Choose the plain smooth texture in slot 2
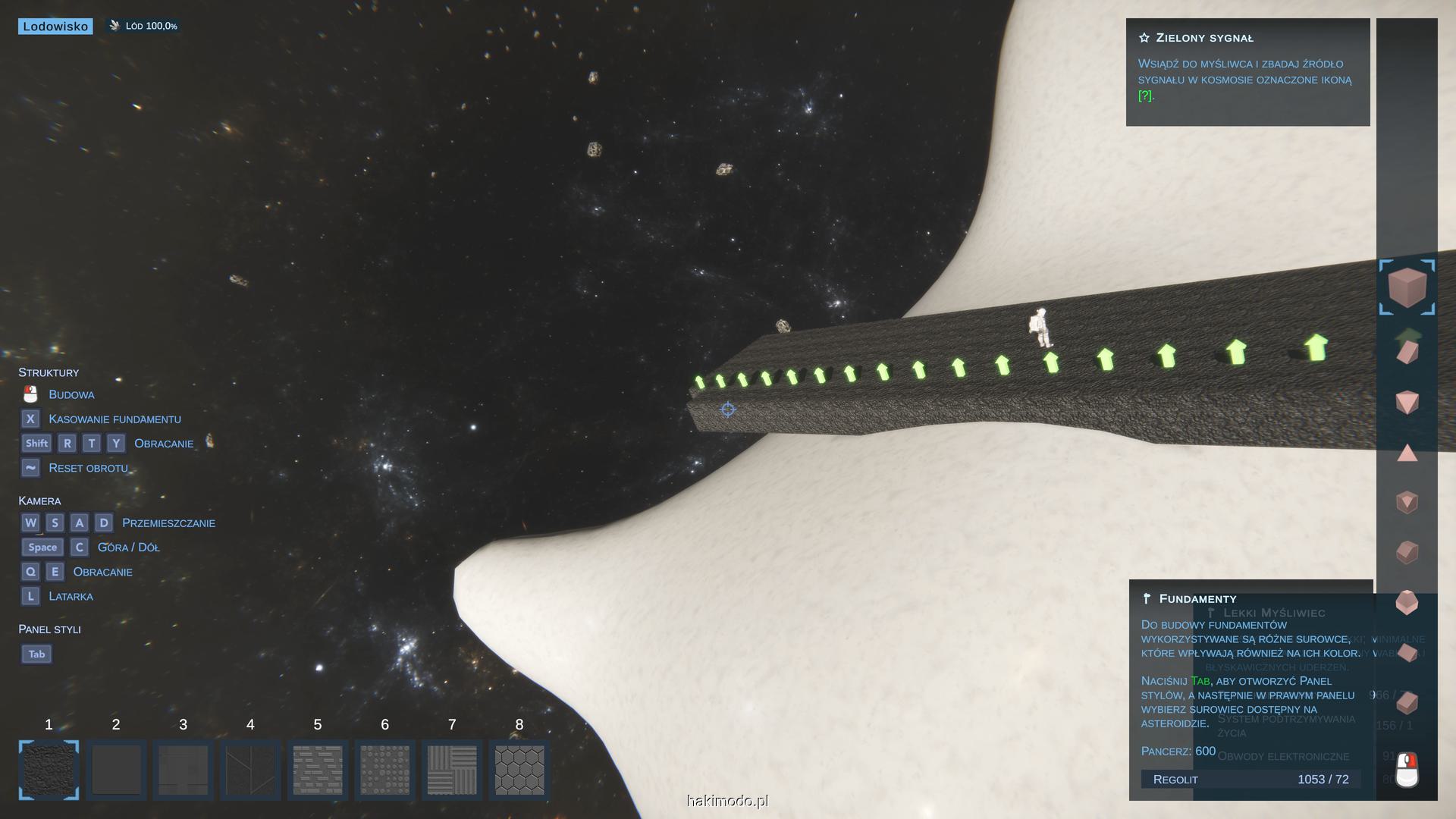 pos(116,770)
